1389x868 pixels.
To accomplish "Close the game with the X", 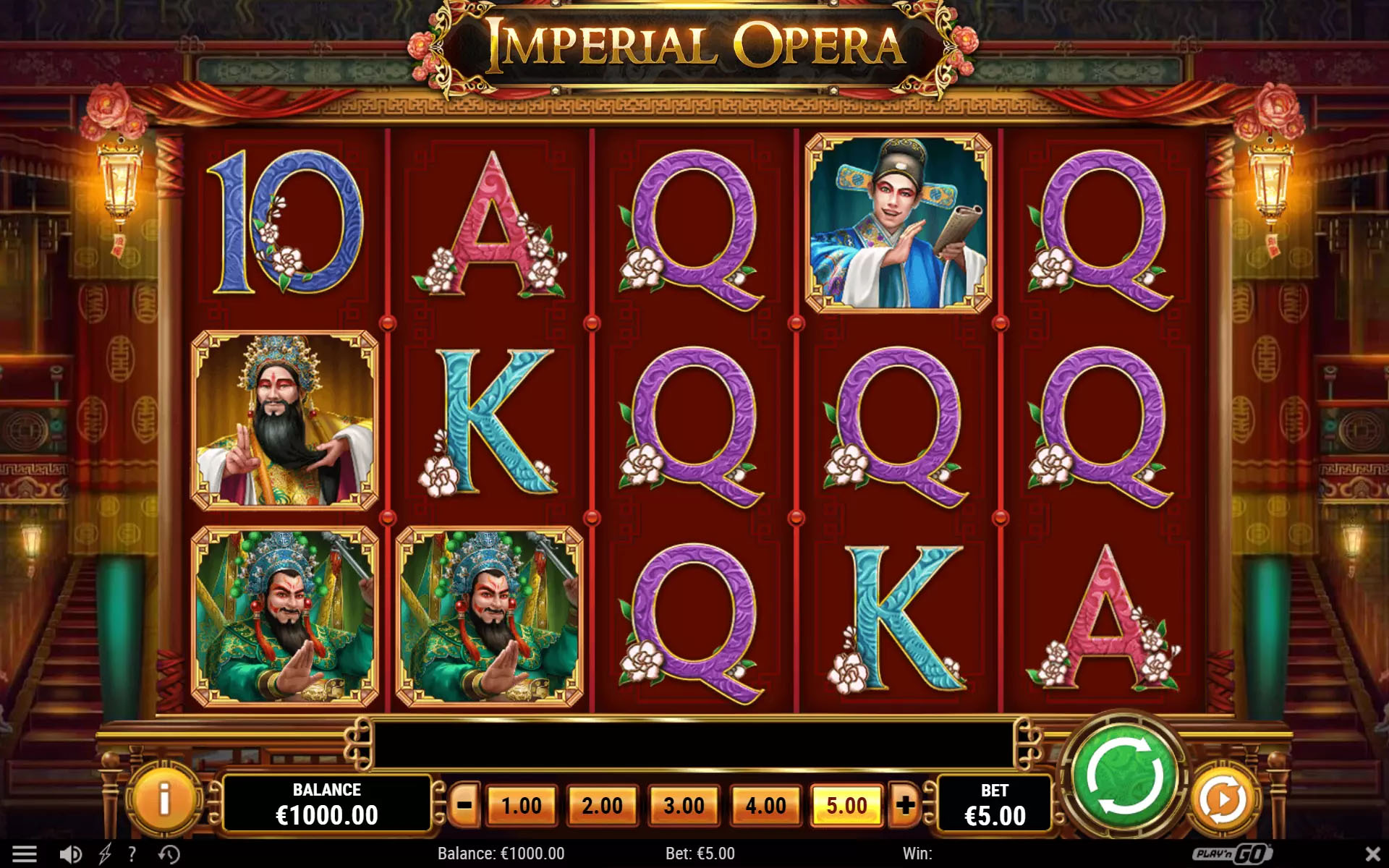I will point(1372,854).
